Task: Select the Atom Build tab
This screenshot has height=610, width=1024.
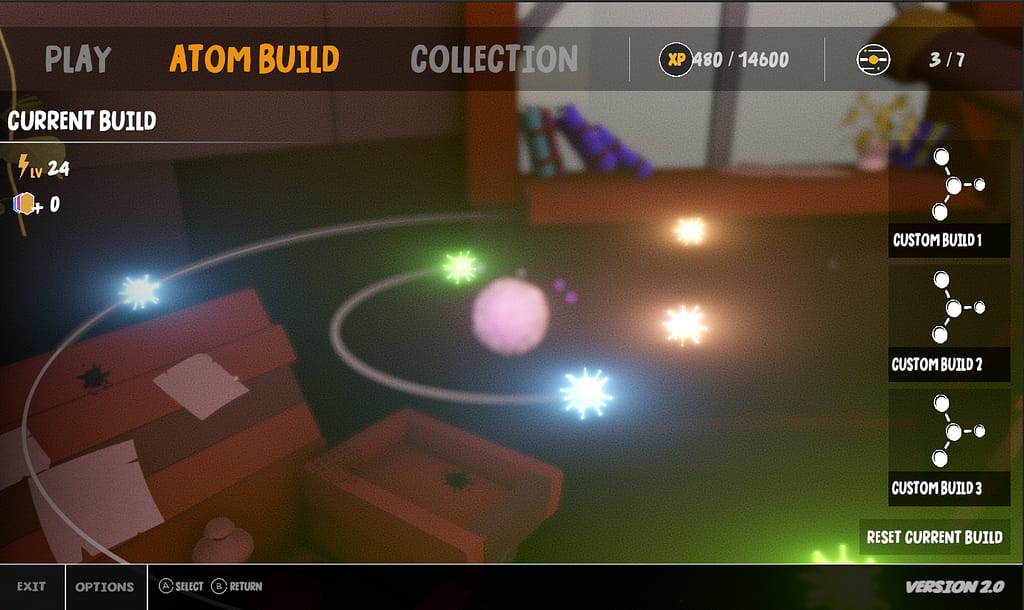Action: pos(254,59)
